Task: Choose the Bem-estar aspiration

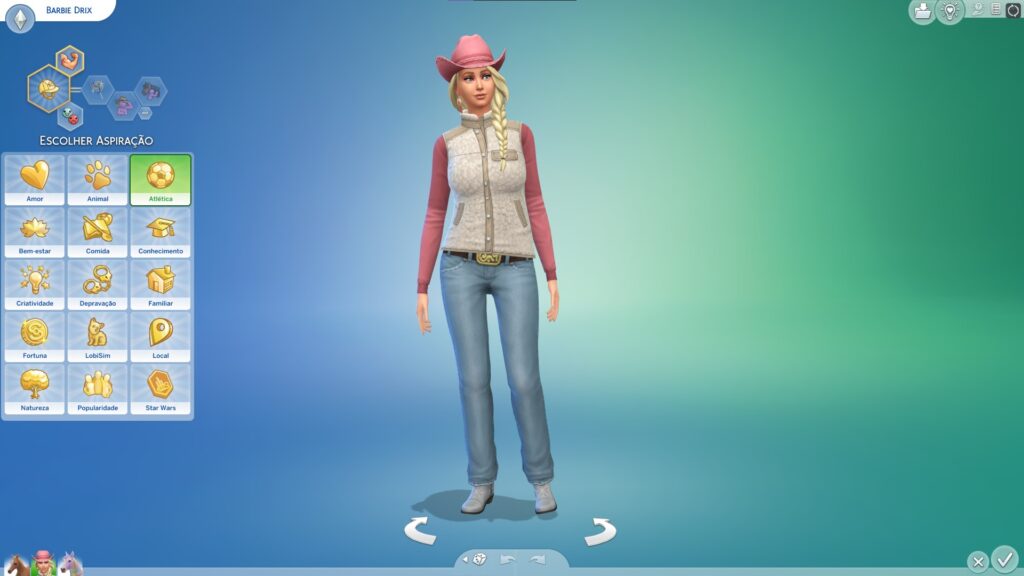Action: 34,232
